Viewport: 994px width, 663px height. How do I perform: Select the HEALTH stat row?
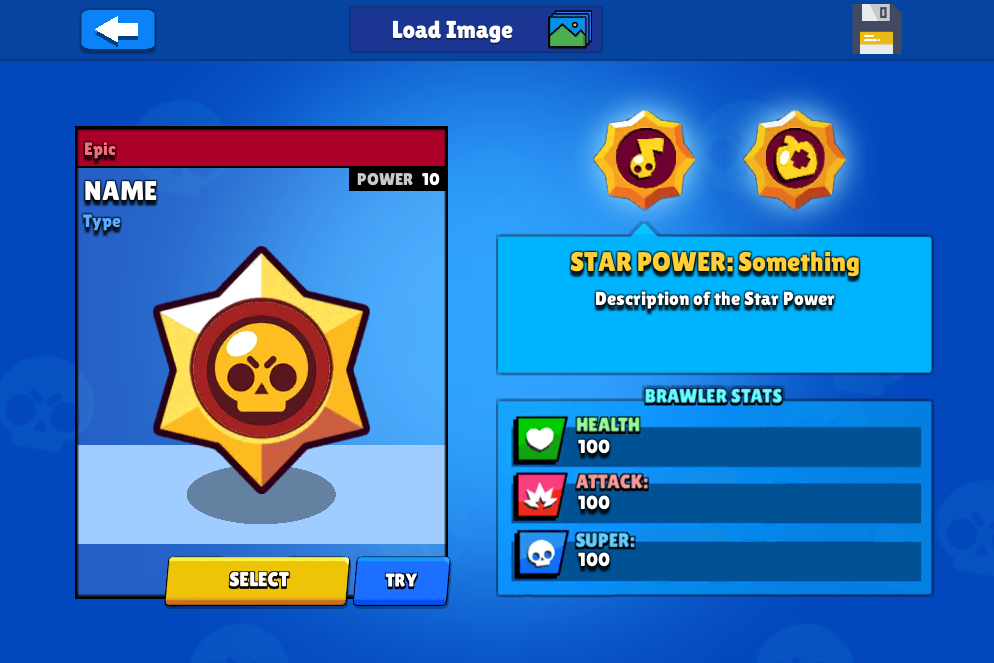pyautogui.click(x=717, y=439)
